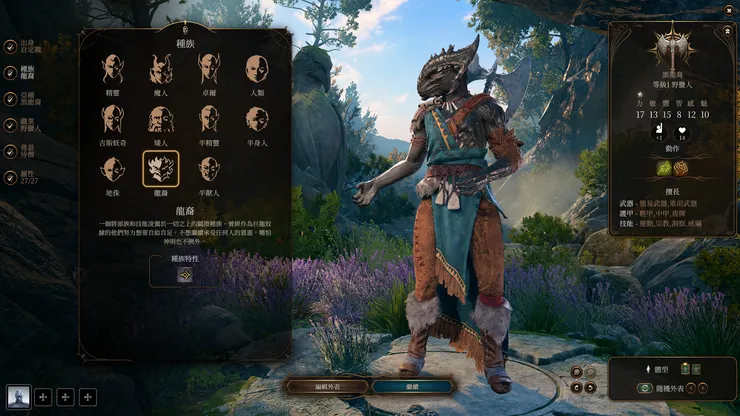Click the Edit Appearance (編輯外表) button

[x=327, y=385]
